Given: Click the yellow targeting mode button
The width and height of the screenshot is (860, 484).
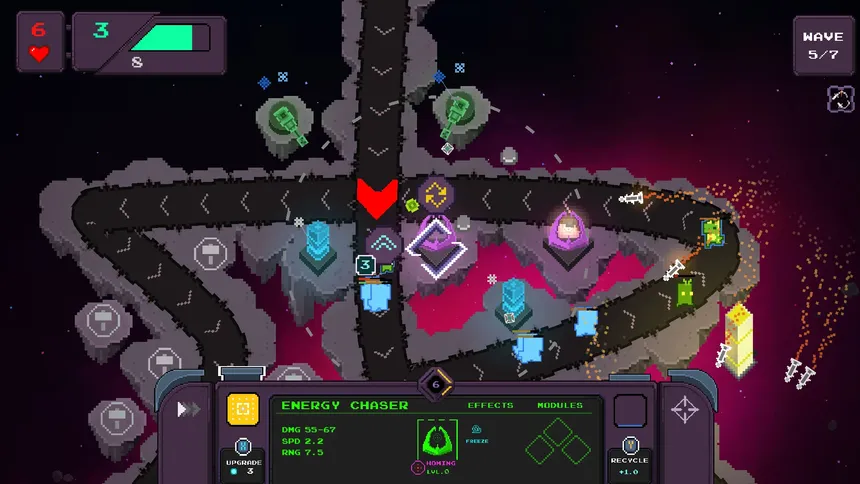Looking at the screenshot, I should [243, 408].
